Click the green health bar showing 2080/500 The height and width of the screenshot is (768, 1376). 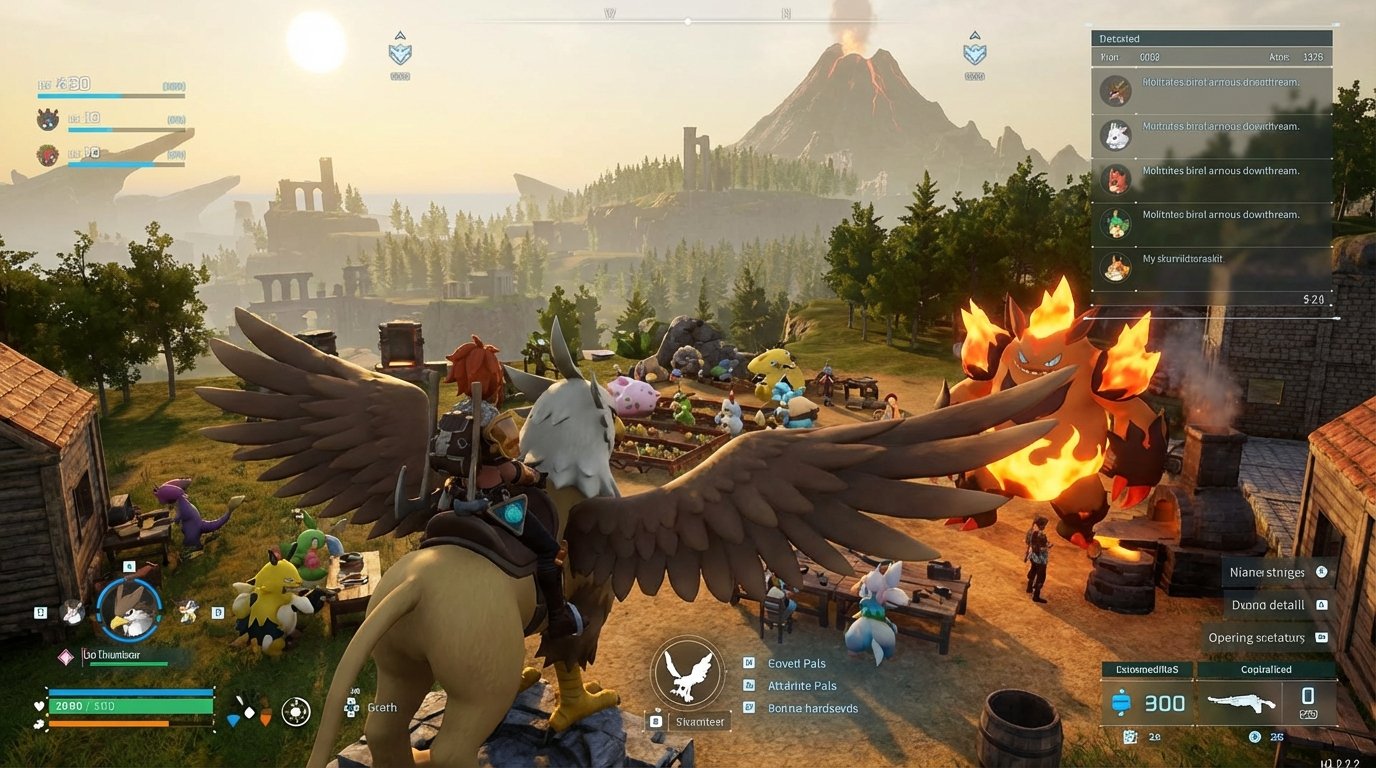tap(130, 705)
